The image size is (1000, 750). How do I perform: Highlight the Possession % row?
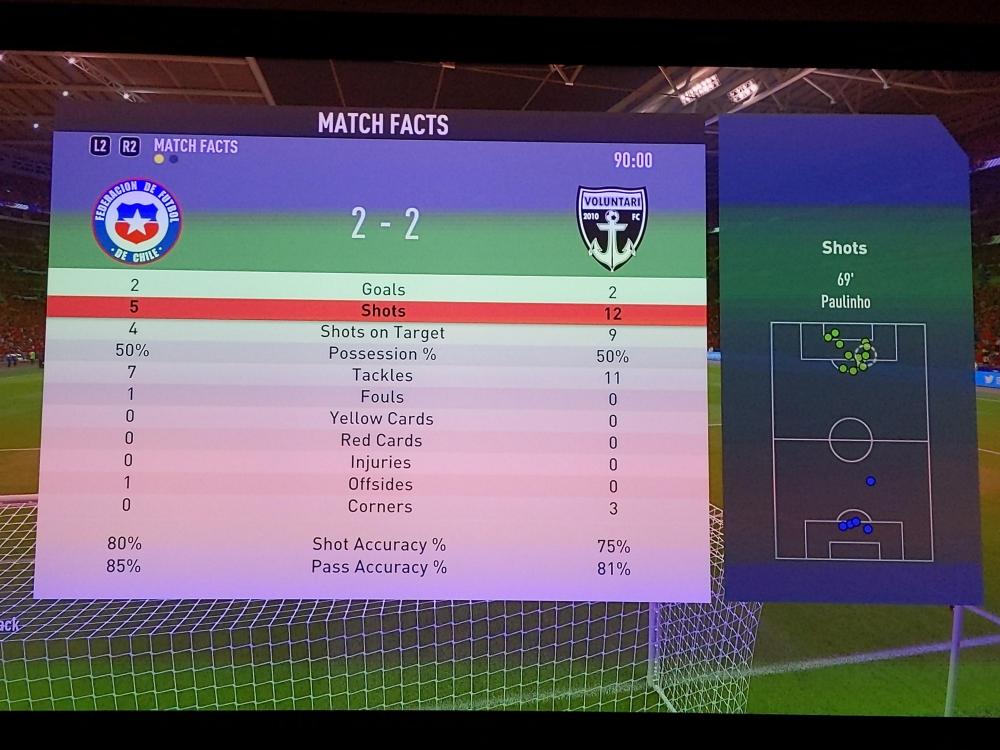382,354
